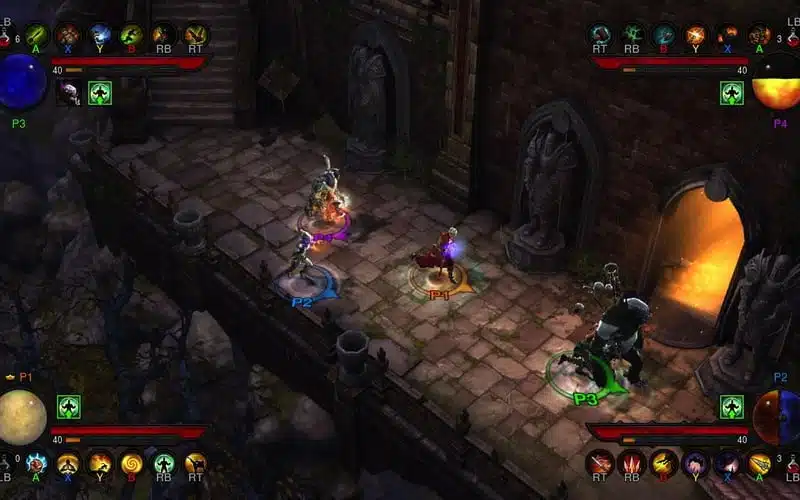Click P4's green figure buff icon
Image resolution: width=800 pixels, height=500 pixels.
pos(732,93)
